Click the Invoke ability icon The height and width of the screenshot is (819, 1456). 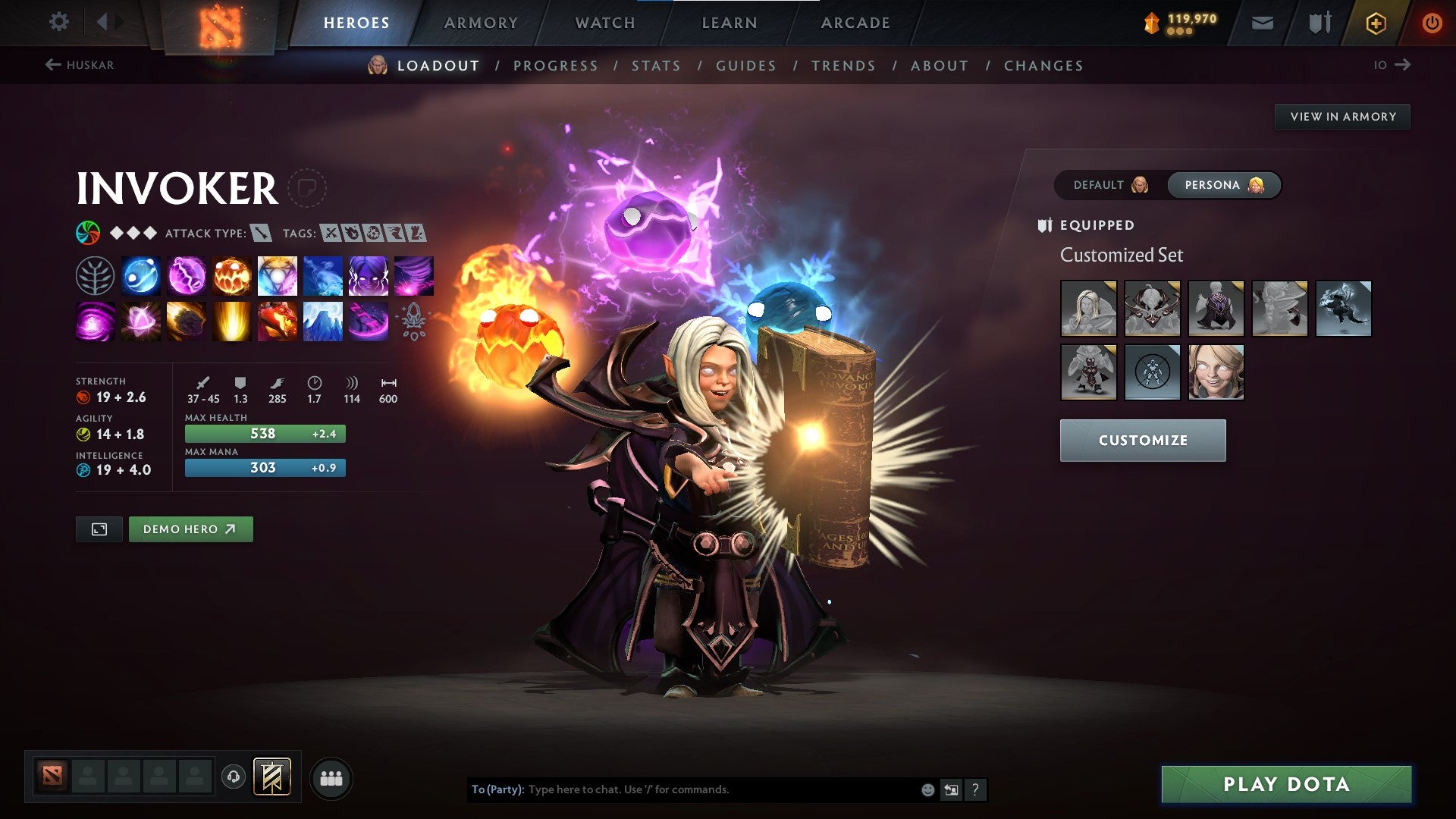(x=277, y=275)
